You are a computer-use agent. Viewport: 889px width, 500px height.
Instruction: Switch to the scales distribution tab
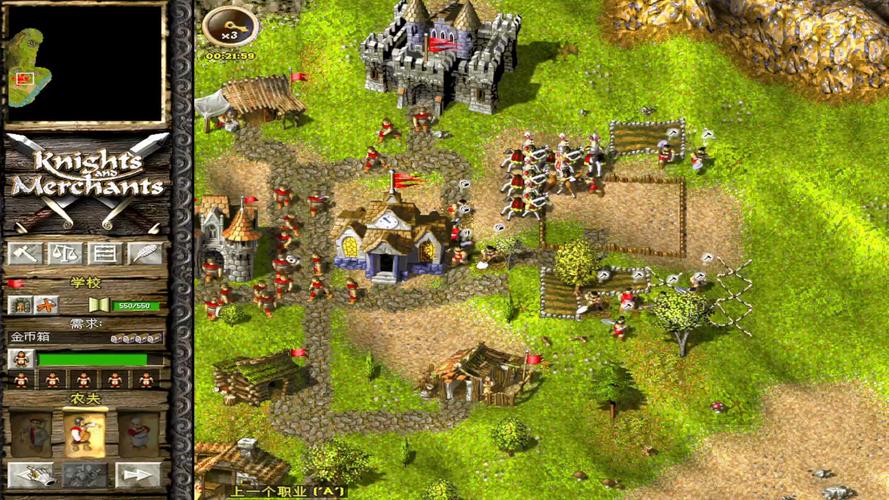click(x=63, y=253)
